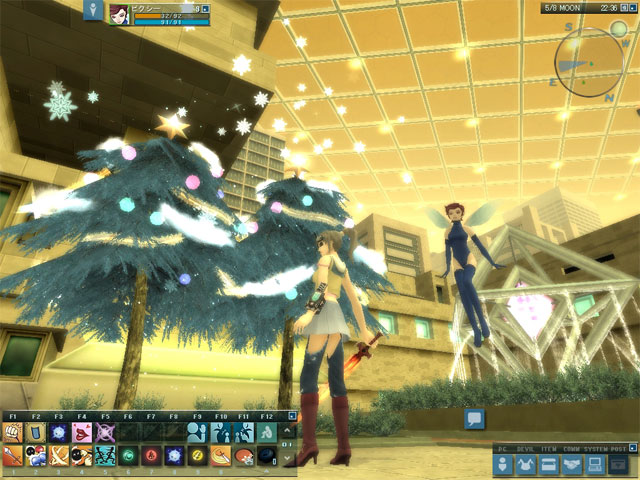Screen dimensions: 640x480
Task: Click the compass minimap
Action: (x=590, y=63)
